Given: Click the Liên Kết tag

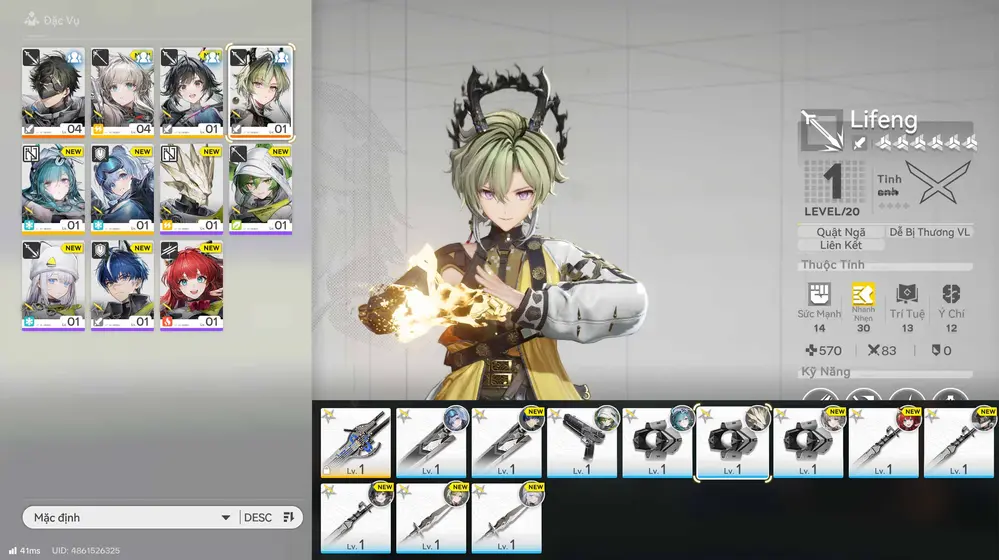Looking at the screenshot, I should tap(841, 245).
